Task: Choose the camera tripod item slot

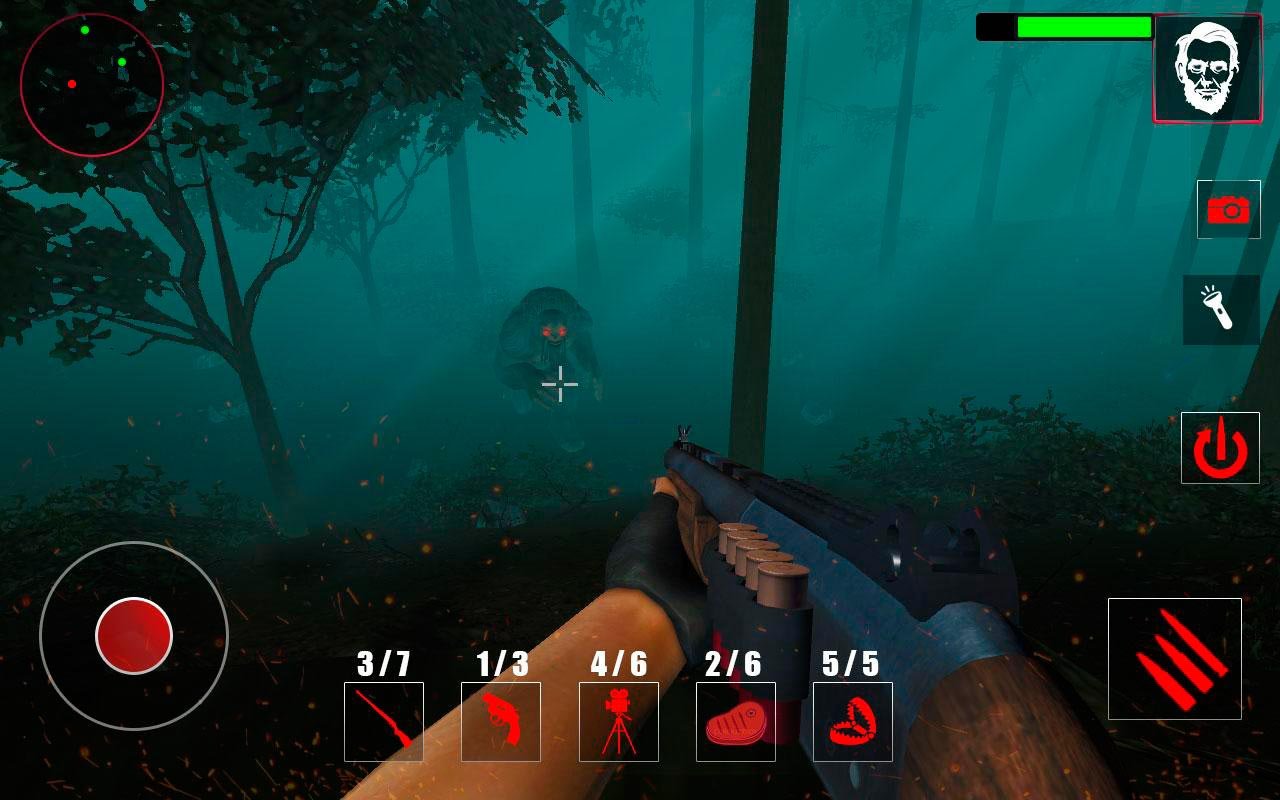Action: (619, 722)
